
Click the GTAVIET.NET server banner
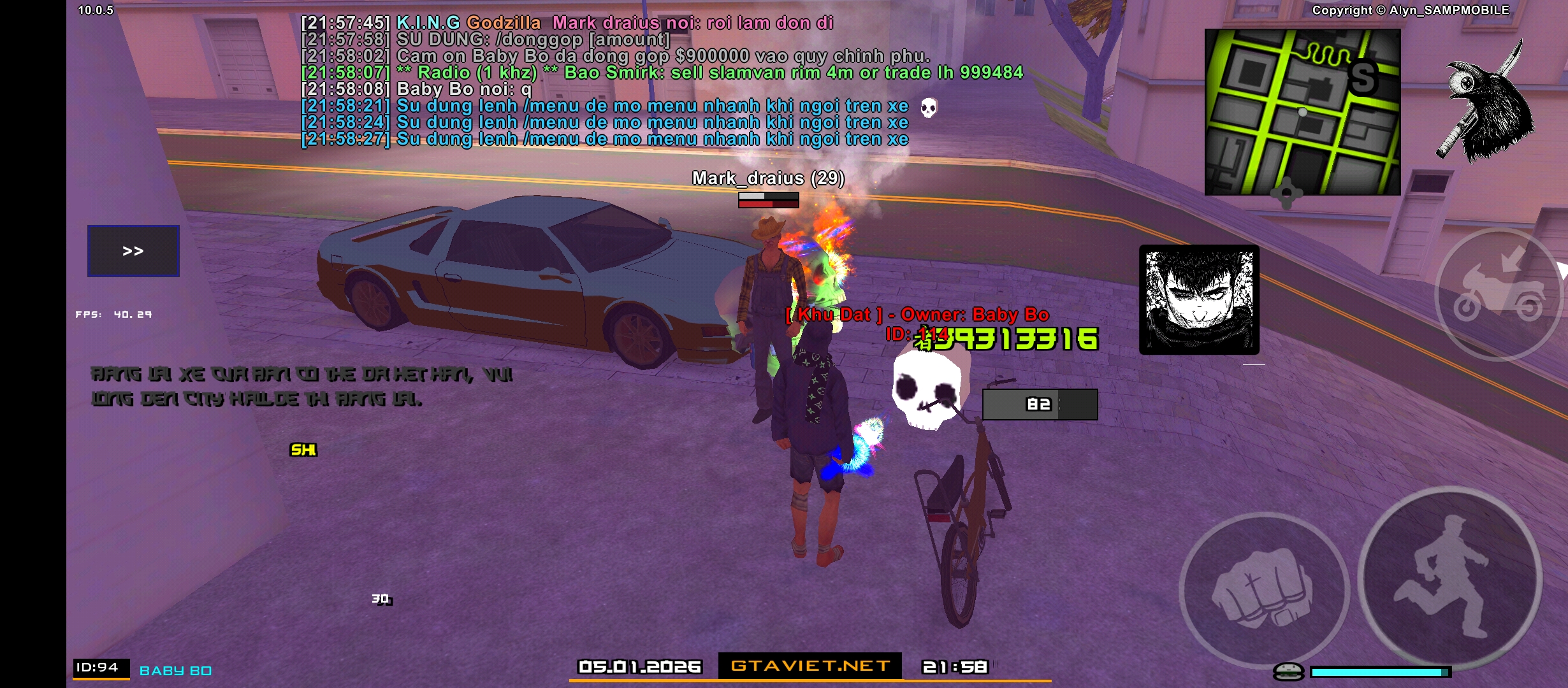pyautogui.click(x=809, y=666)
